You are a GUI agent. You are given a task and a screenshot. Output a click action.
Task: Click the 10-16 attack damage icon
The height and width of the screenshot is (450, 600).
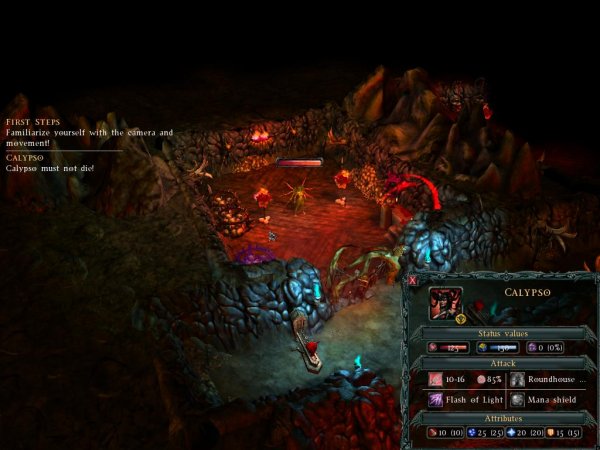point(437,380)
